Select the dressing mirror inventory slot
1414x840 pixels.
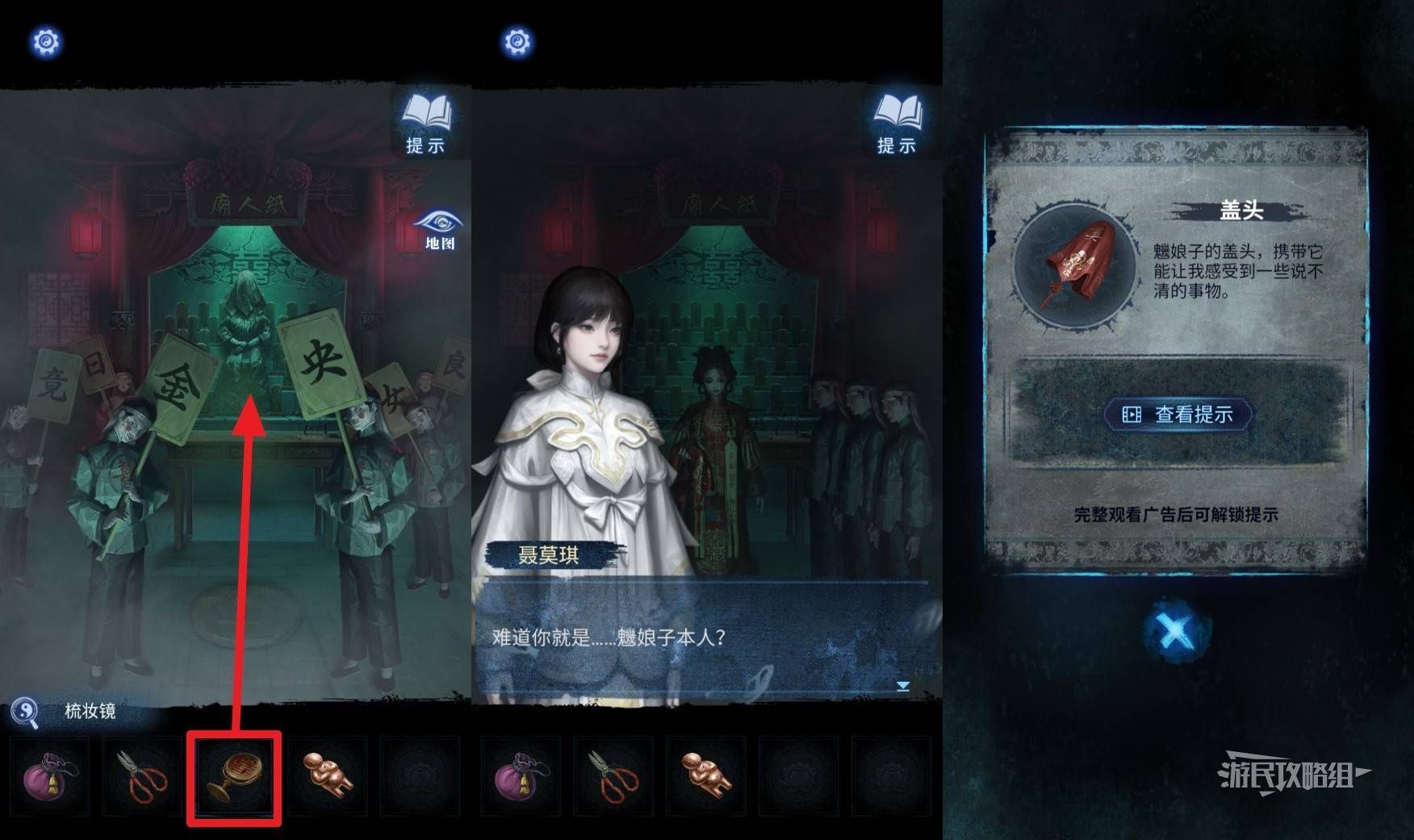pyautogui.click(x=234, y=778)
